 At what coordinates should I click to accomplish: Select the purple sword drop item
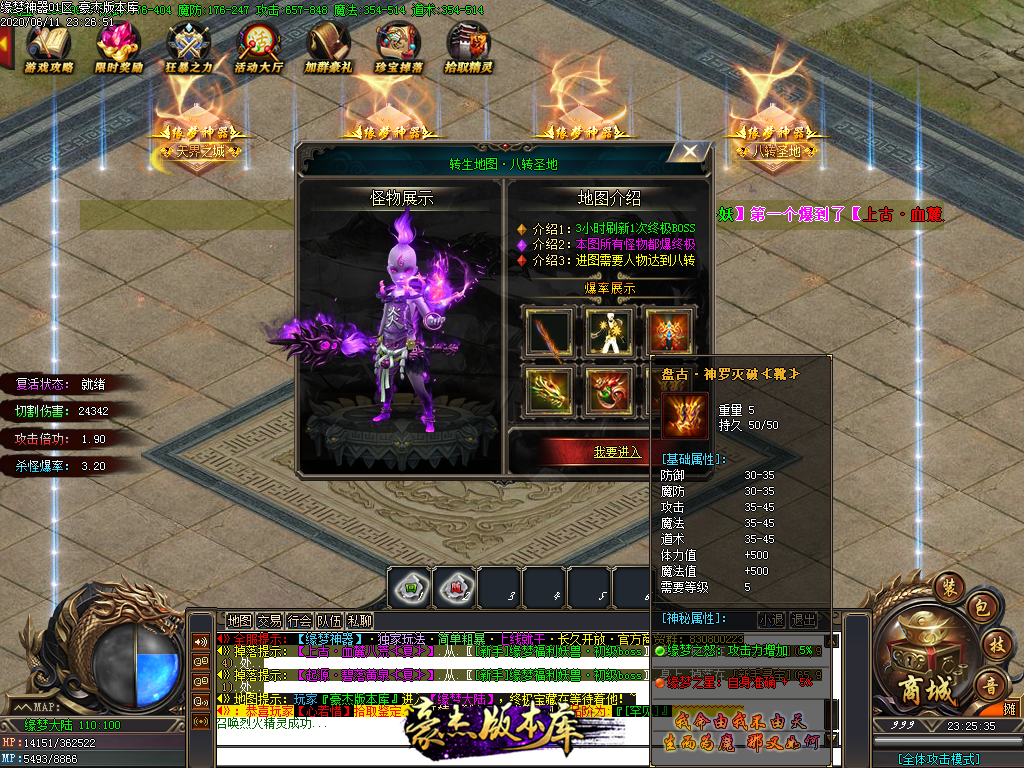point(548,334)
